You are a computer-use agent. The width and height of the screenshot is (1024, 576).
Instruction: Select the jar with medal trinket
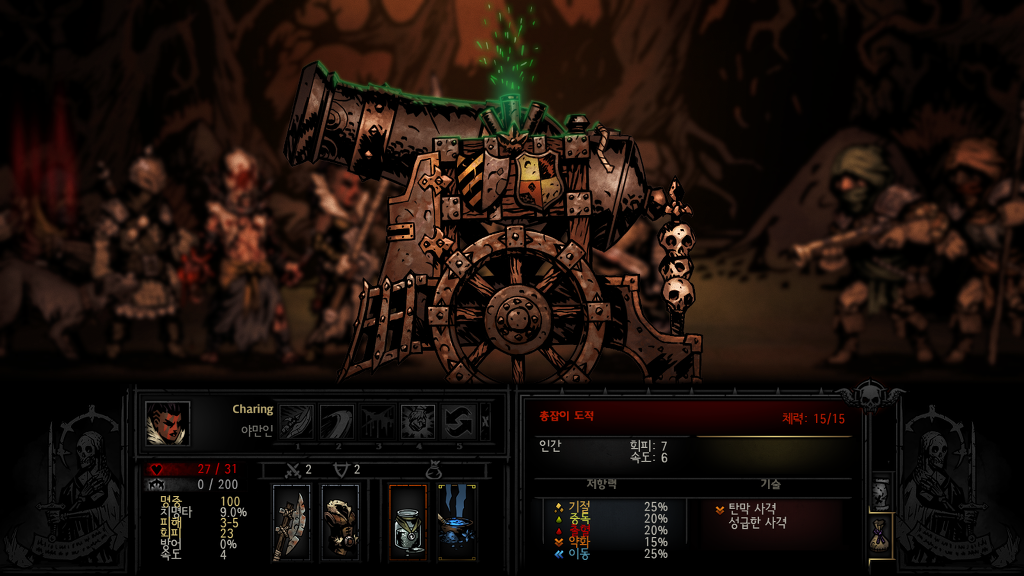point(407,521)
